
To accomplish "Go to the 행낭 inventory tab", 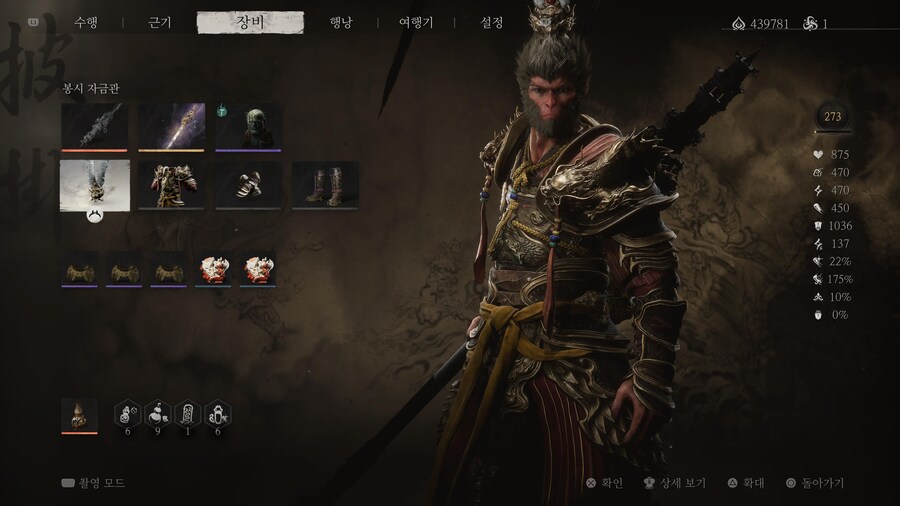I will [x=341, y=23].
